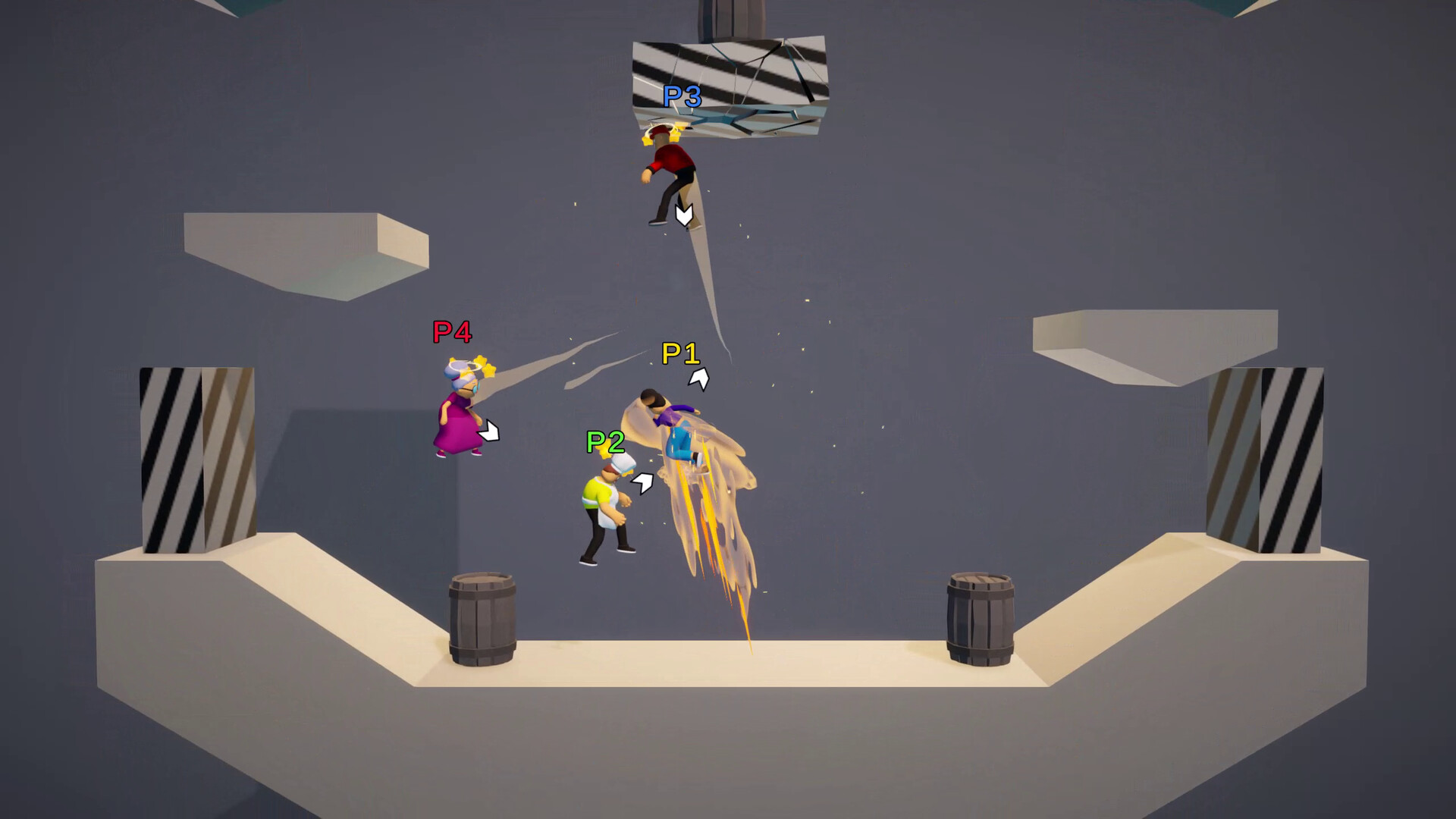Click the P3 name label

pyautogui.click(x=682, y=96)
